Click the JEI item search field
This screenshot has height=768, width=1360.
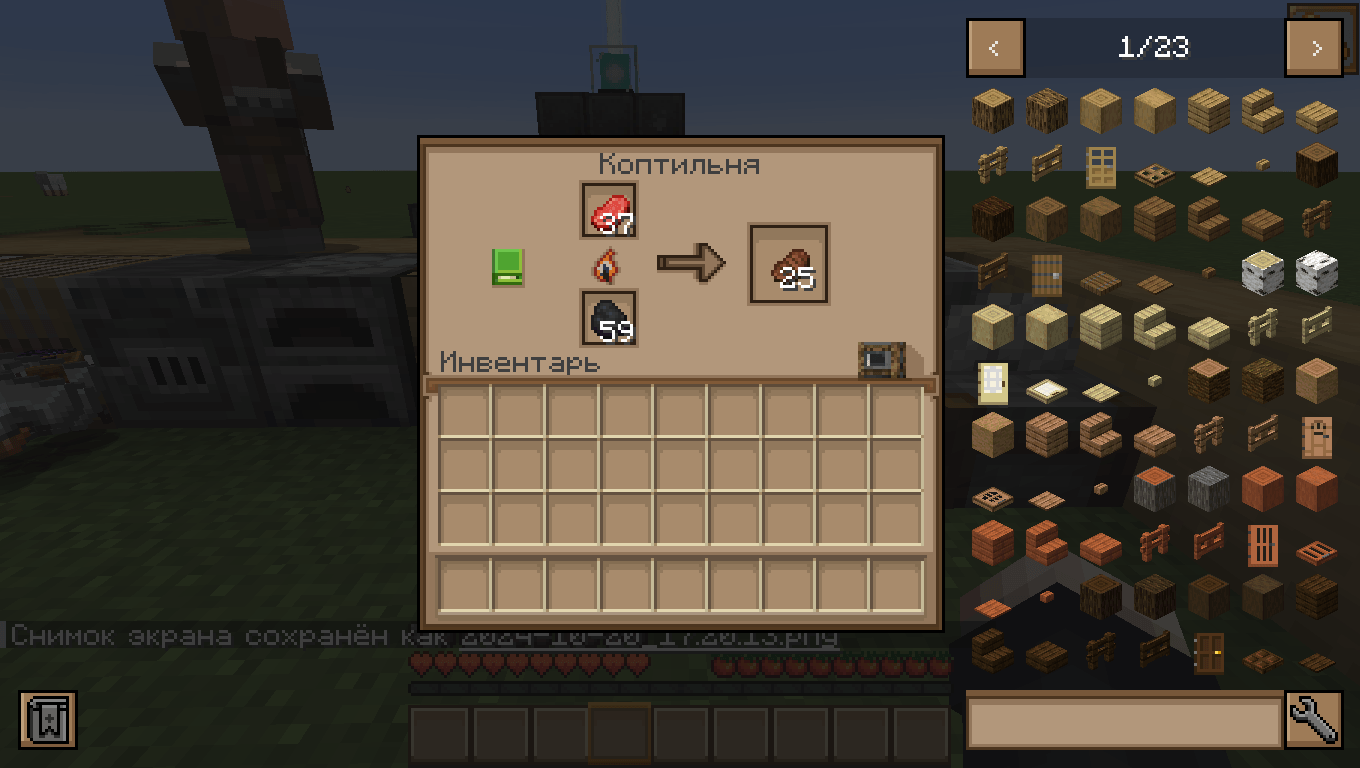1120,721
